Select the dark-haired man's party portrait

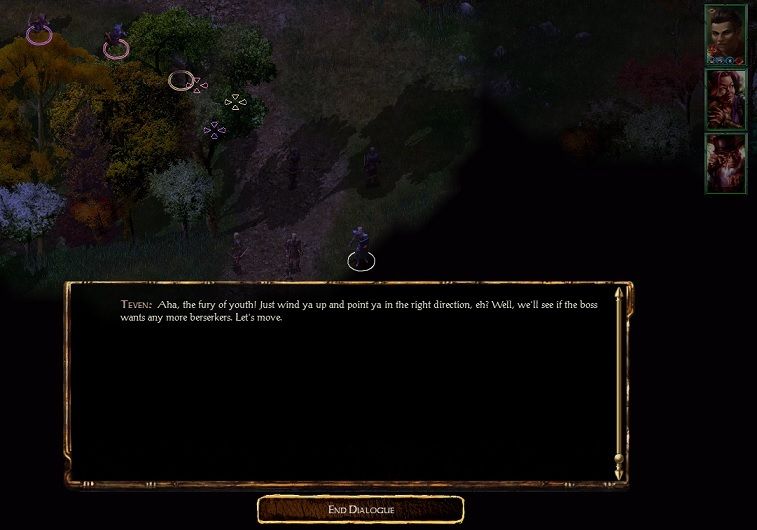[724, 36]
